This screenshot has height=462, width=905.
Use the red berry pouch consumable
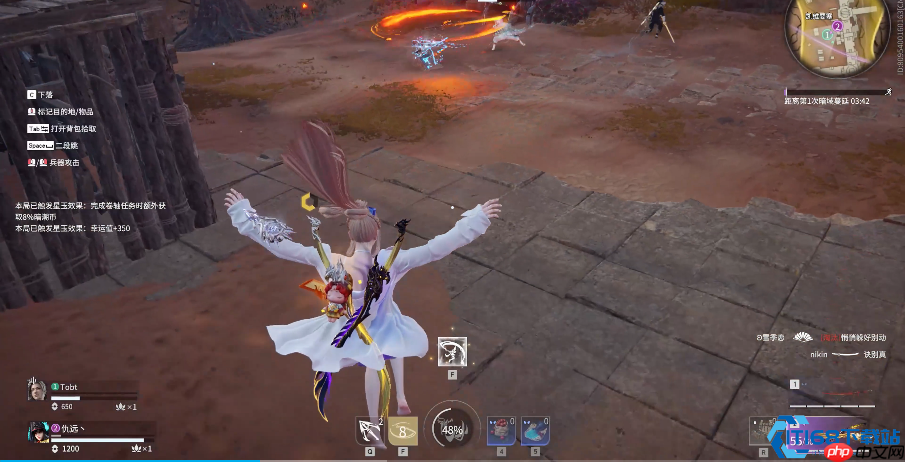tap(501, 430)
